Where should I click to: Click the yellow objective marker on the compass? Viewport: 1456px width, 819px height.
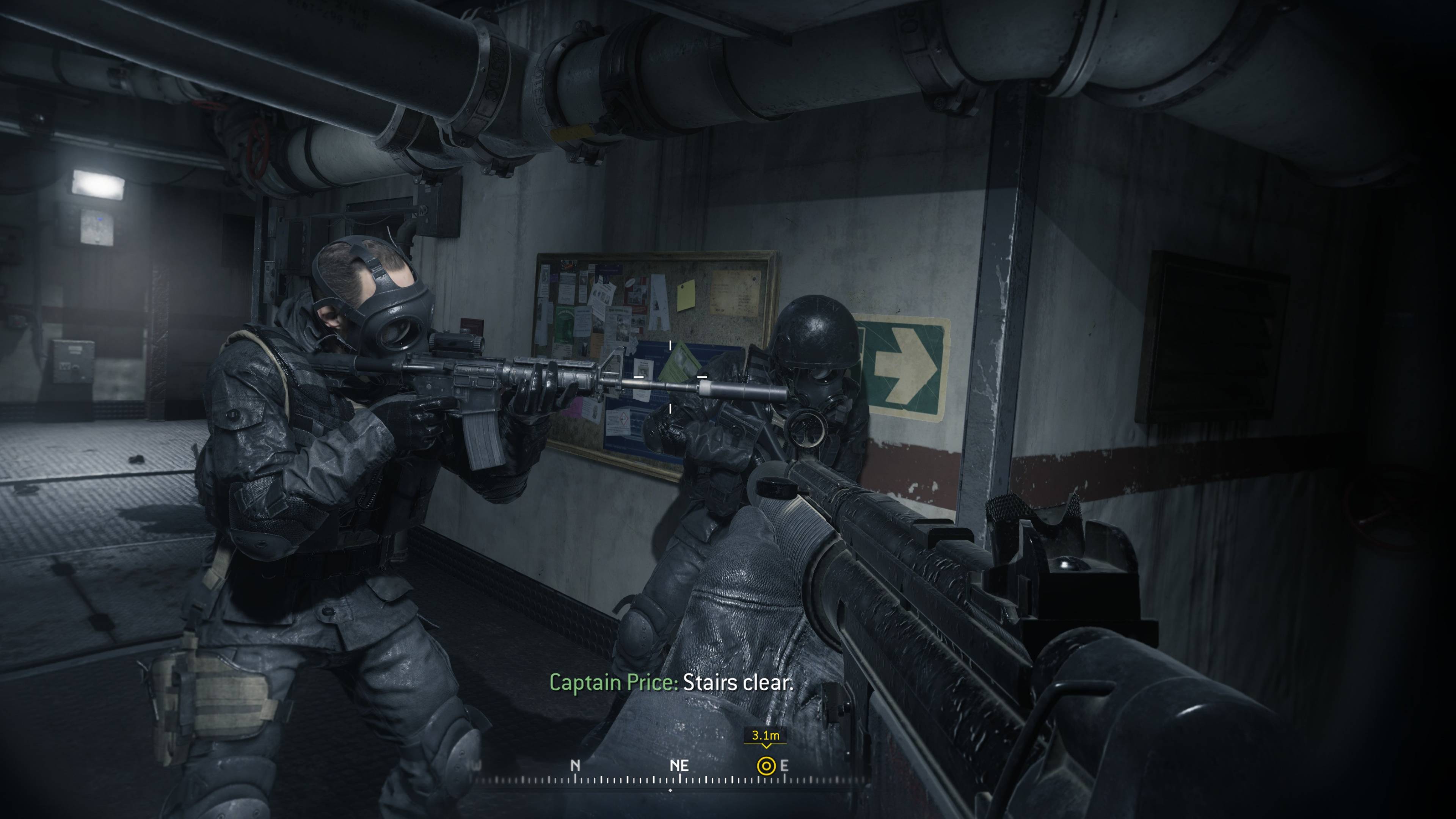[766, 766]
